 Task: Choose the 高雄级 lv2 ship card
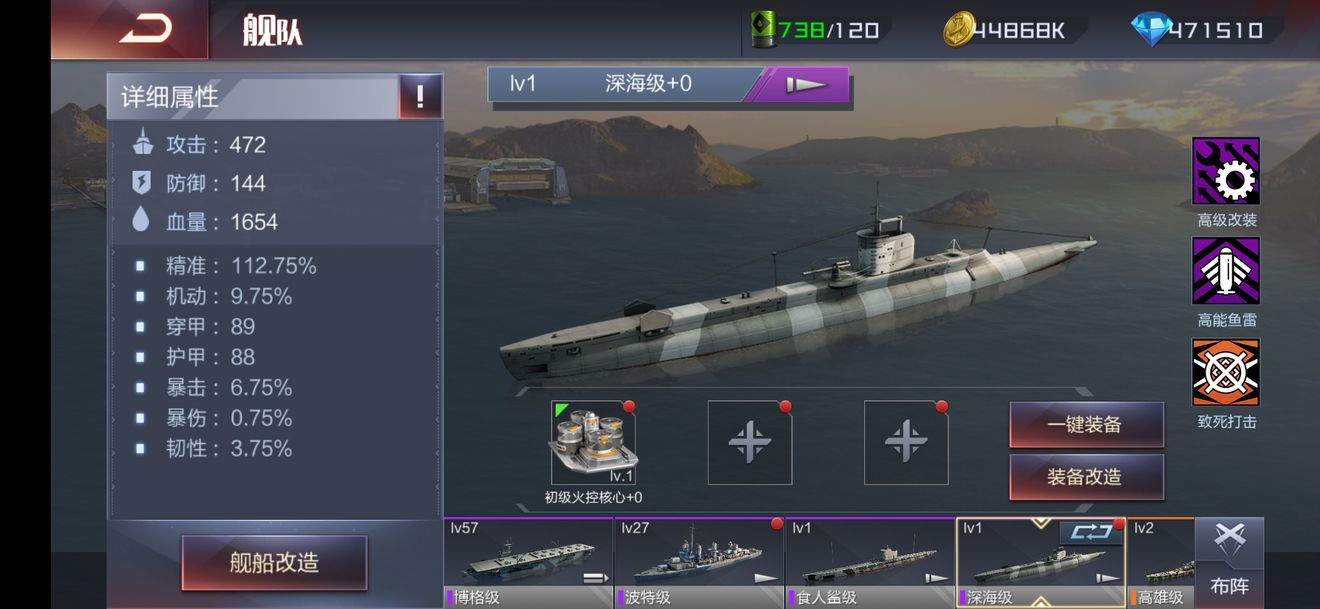(x=1162, y=563)
